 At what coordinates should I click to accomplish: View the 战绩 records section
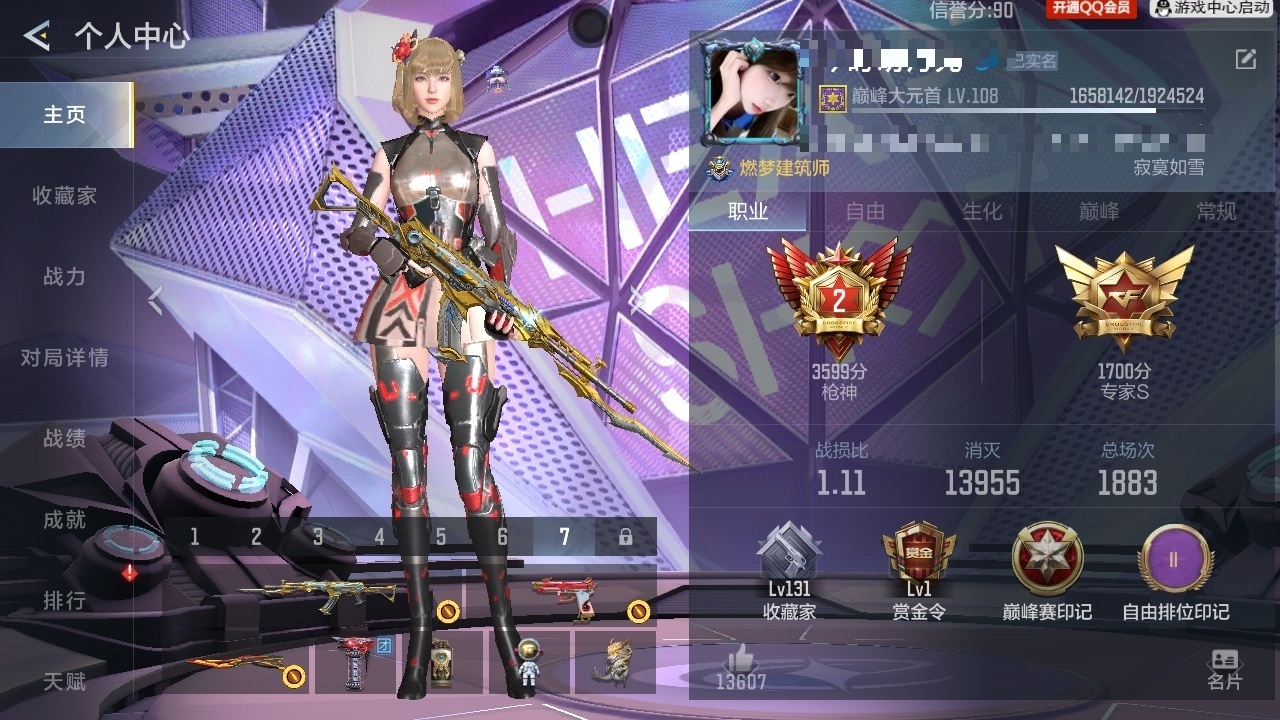pyautogui.click(x=65, y=439)
